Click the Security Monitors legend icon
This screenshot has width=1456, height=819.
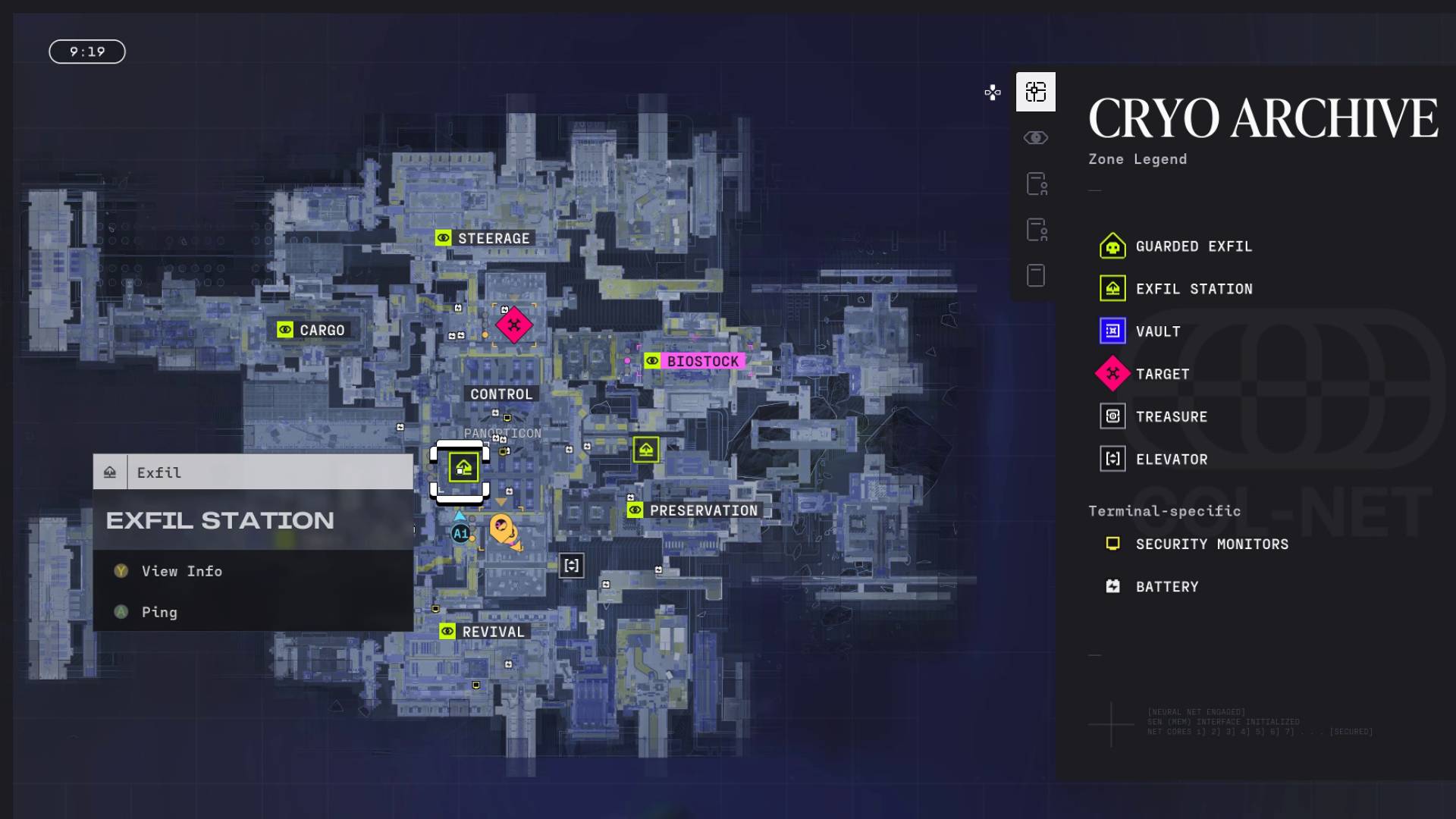[1111, 543]
